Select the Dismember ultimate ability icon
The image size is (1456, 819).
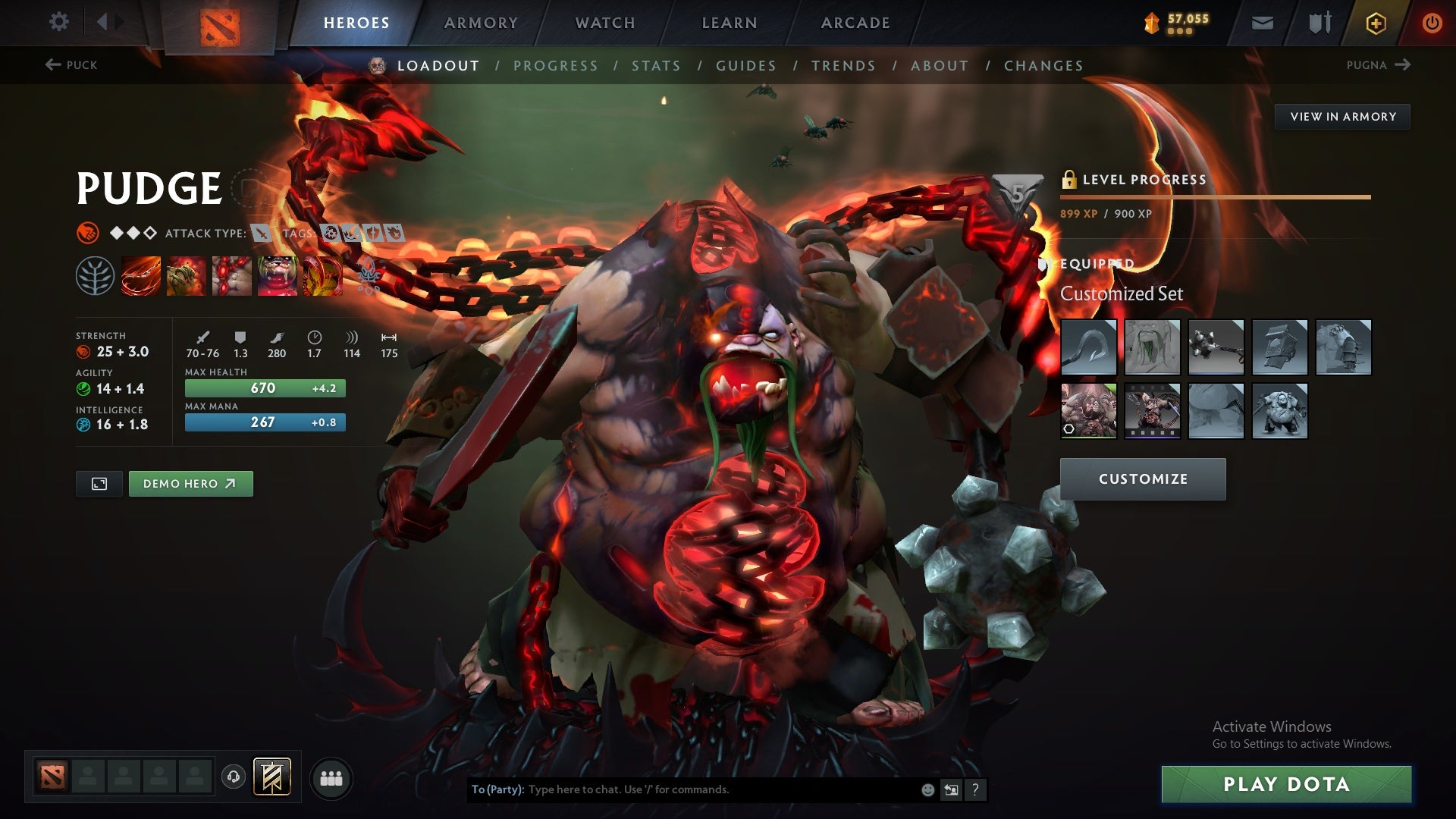(278, 277)
